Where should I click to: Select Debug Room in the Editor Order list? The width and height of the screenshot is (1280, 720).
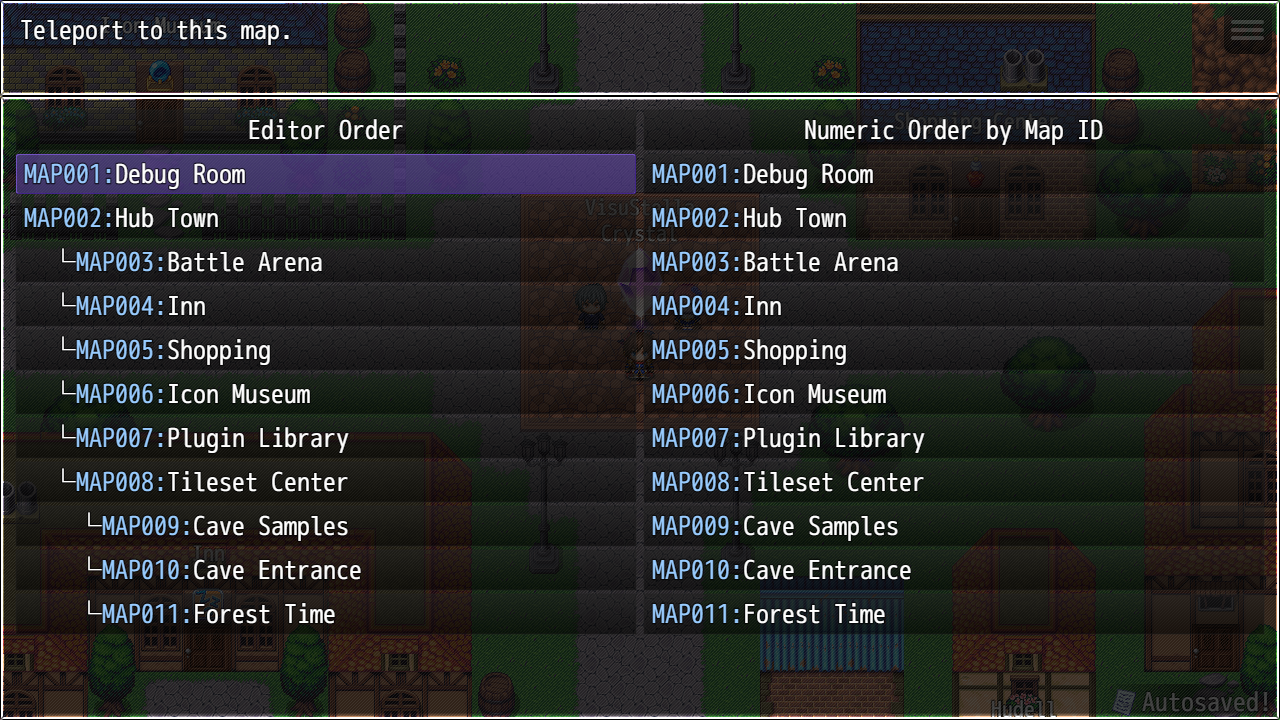pos(326,175)
